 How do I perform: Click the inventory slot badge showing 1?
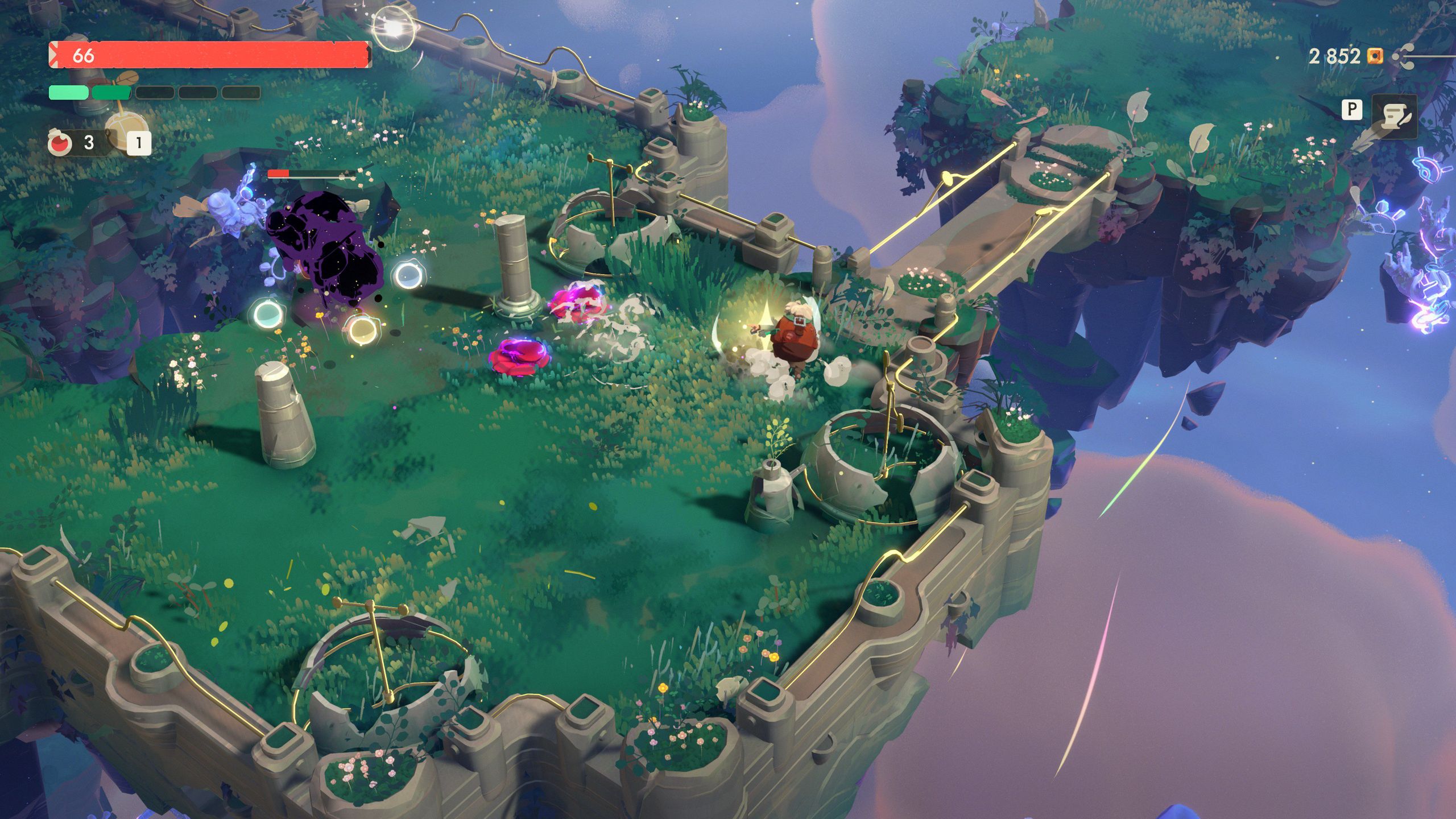[138, 142]
